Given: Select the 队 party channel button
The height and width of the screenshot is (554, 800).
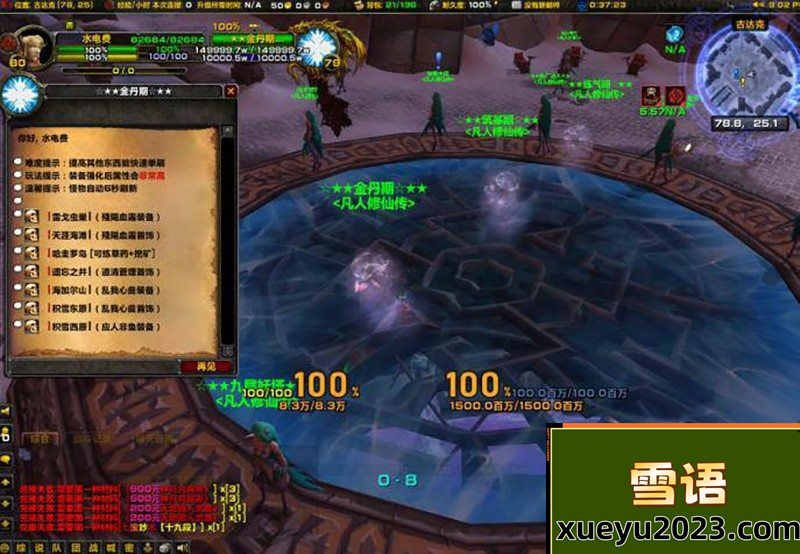Looking at the screenshot, I should tap(56, 547).
